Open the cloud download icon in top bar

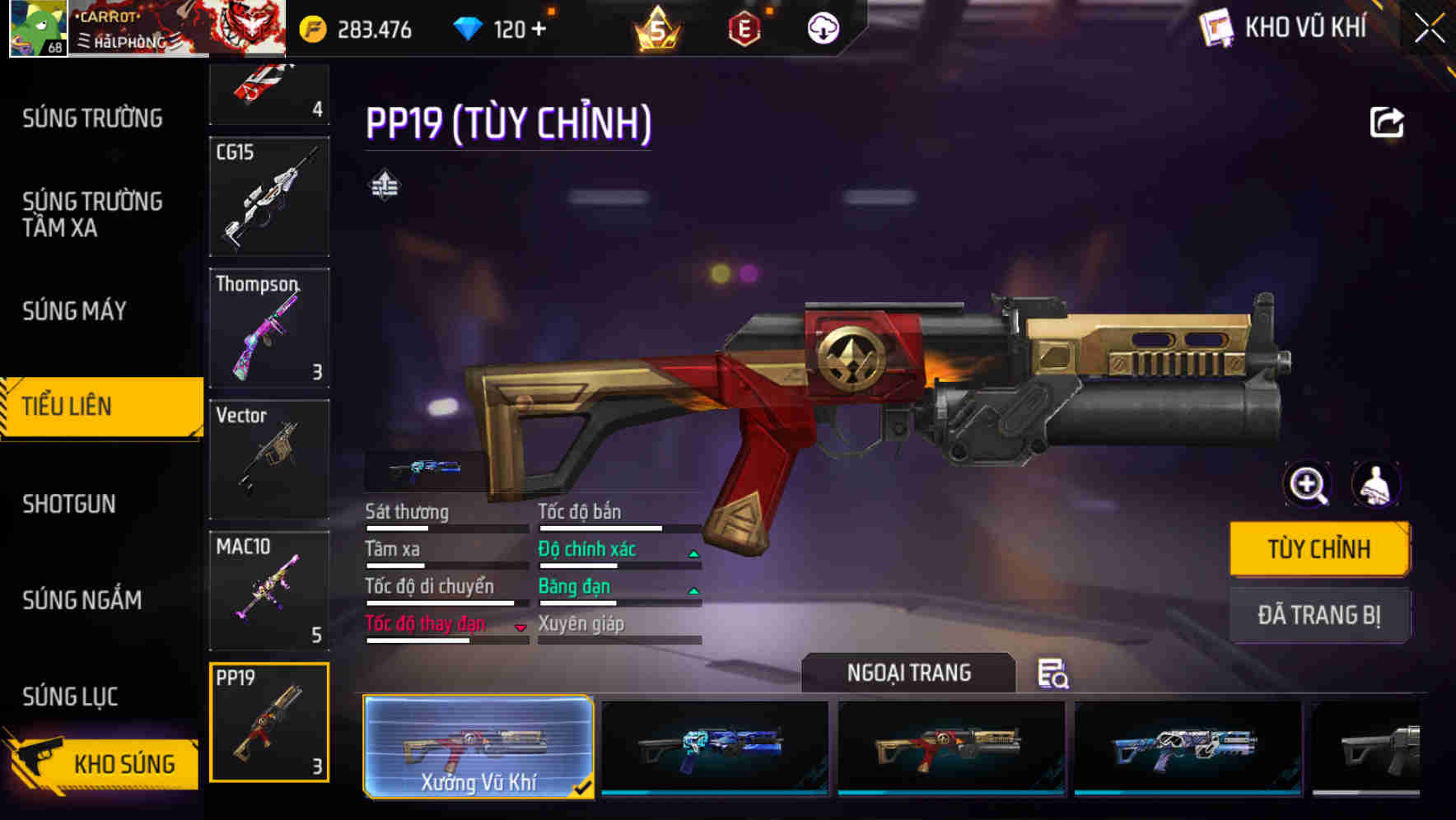(823, 28)
